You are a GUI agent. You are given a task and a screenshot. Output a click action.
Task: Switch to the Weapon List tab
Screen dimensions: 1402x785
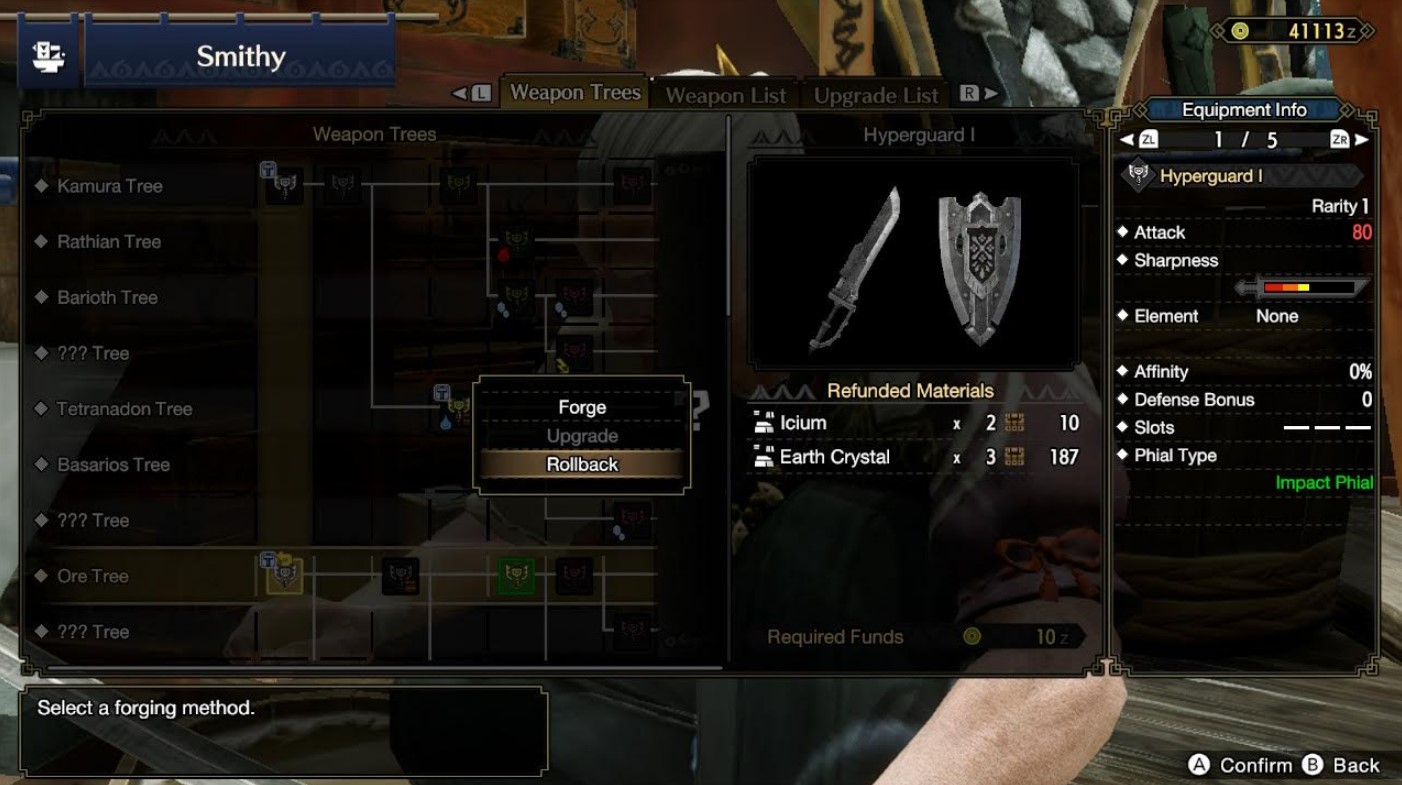point(725,95)
